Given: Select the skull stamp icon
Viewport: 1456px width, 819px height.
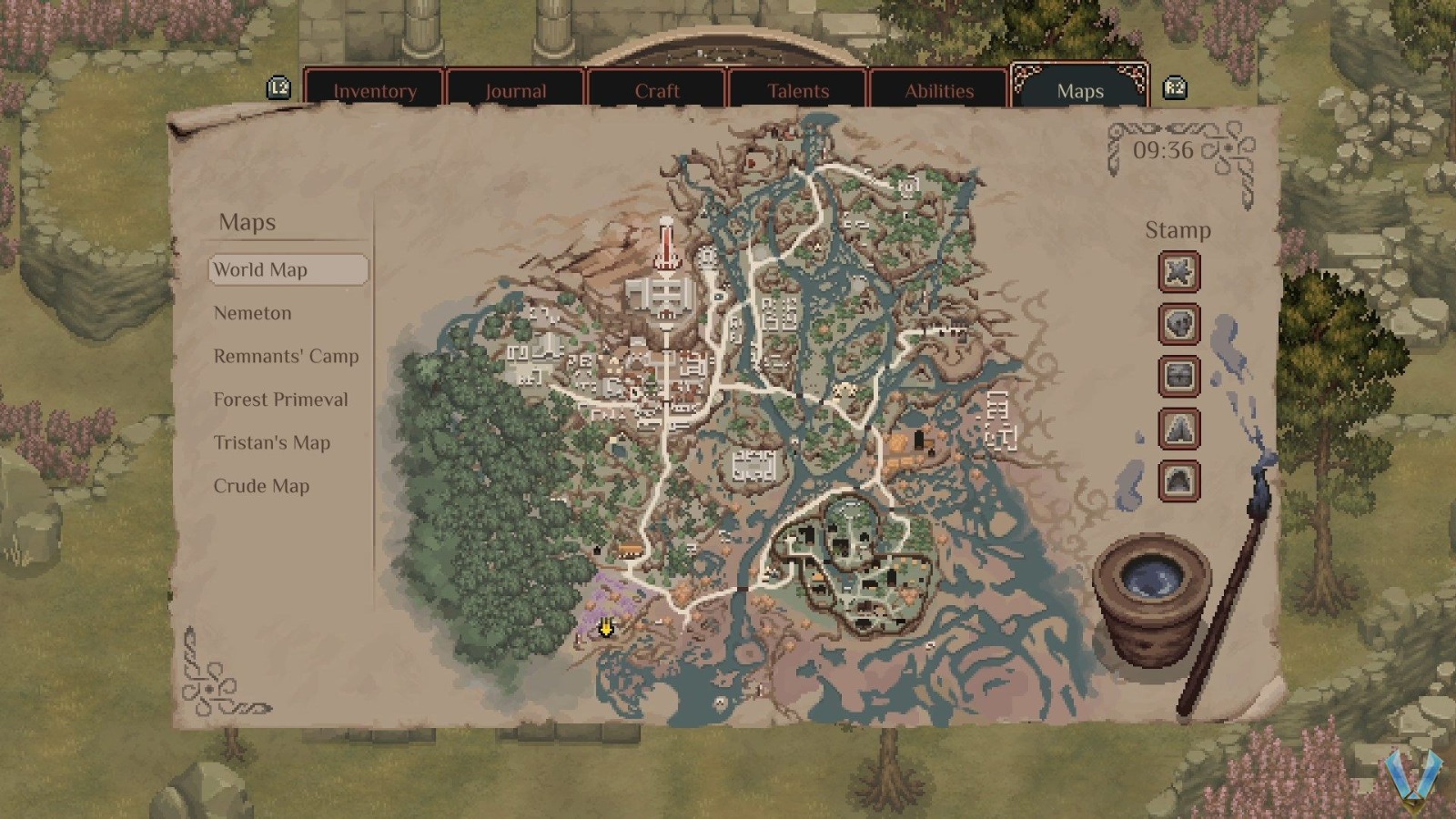Looking at the screenshot, I should 1179,325.
